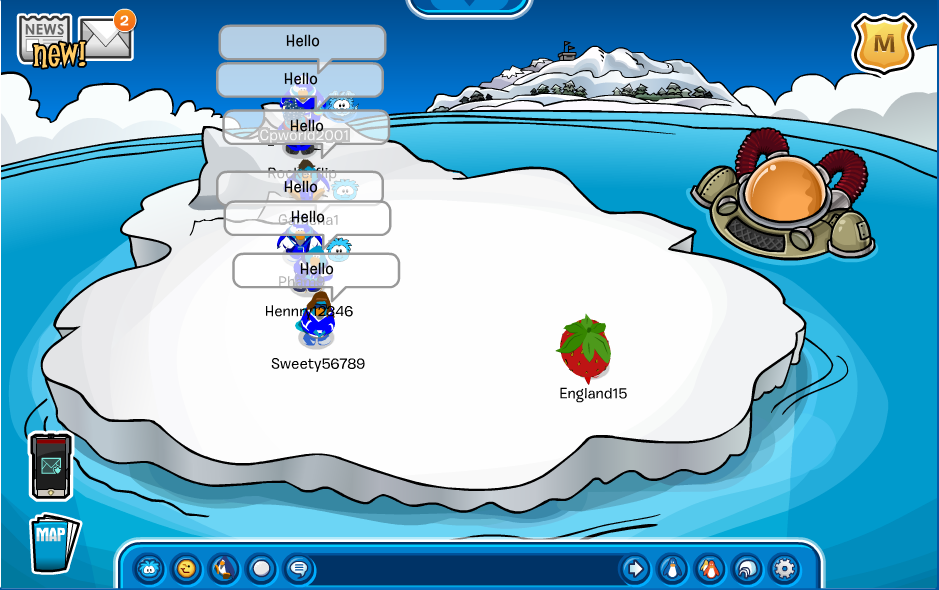The image size is (939, 590).
Task: Open the mail envelope with 2 notifications
Action: (106, 37)
